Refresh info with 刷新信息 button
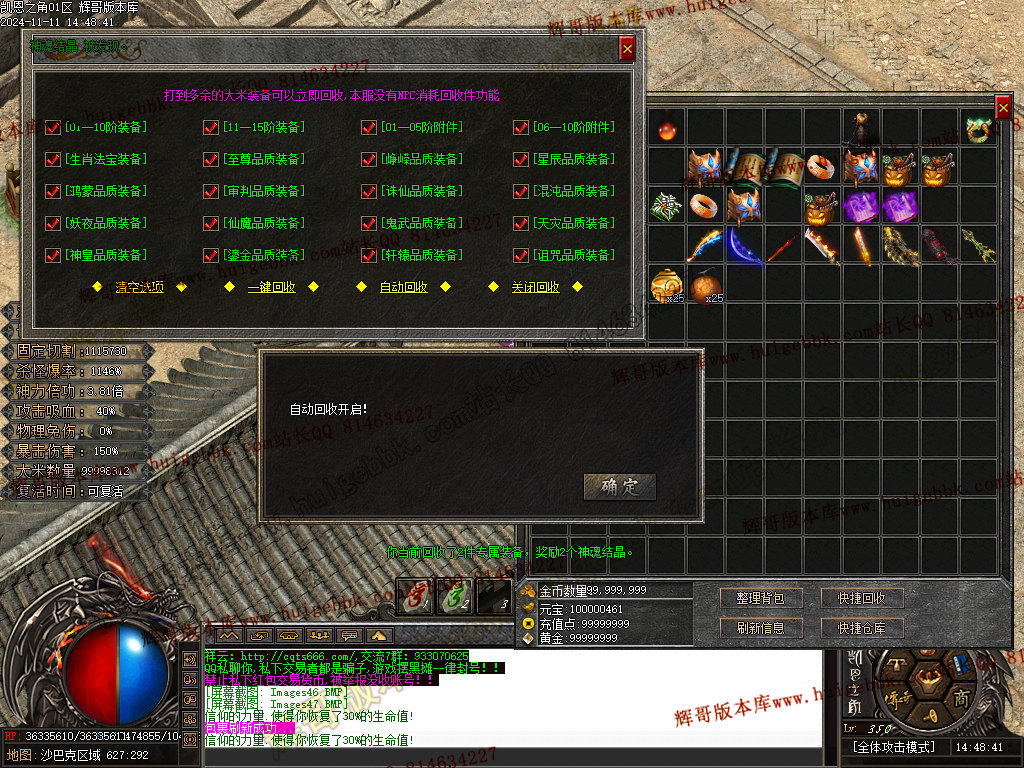This screenshot has width=1024, height=768. 760,628
